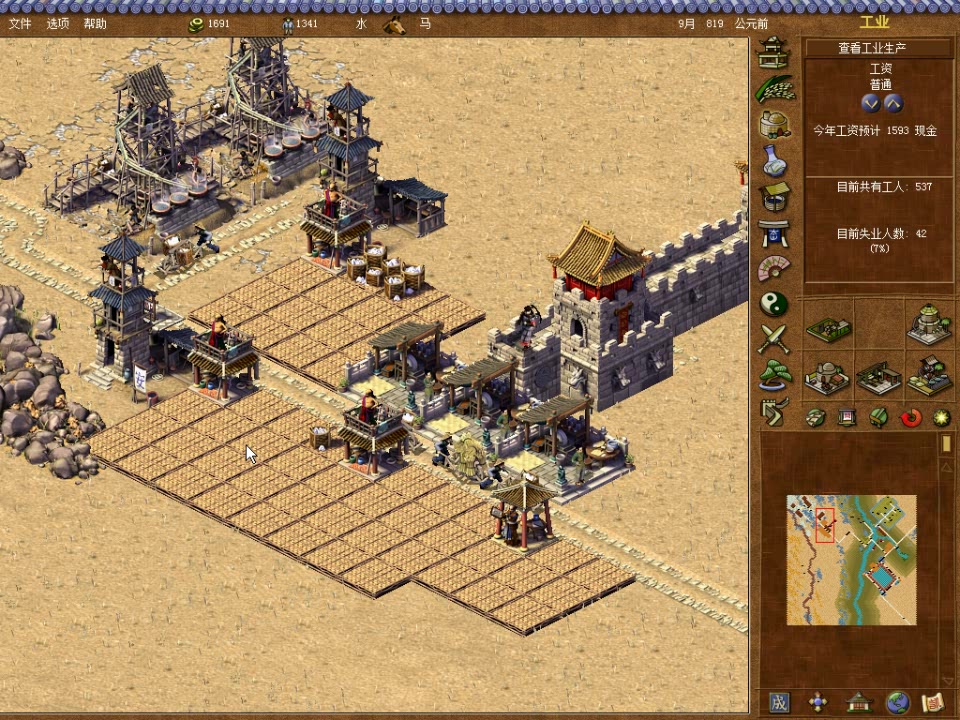Raise wages with the up arrow
The image size is (960, 720).
(893, 103)
